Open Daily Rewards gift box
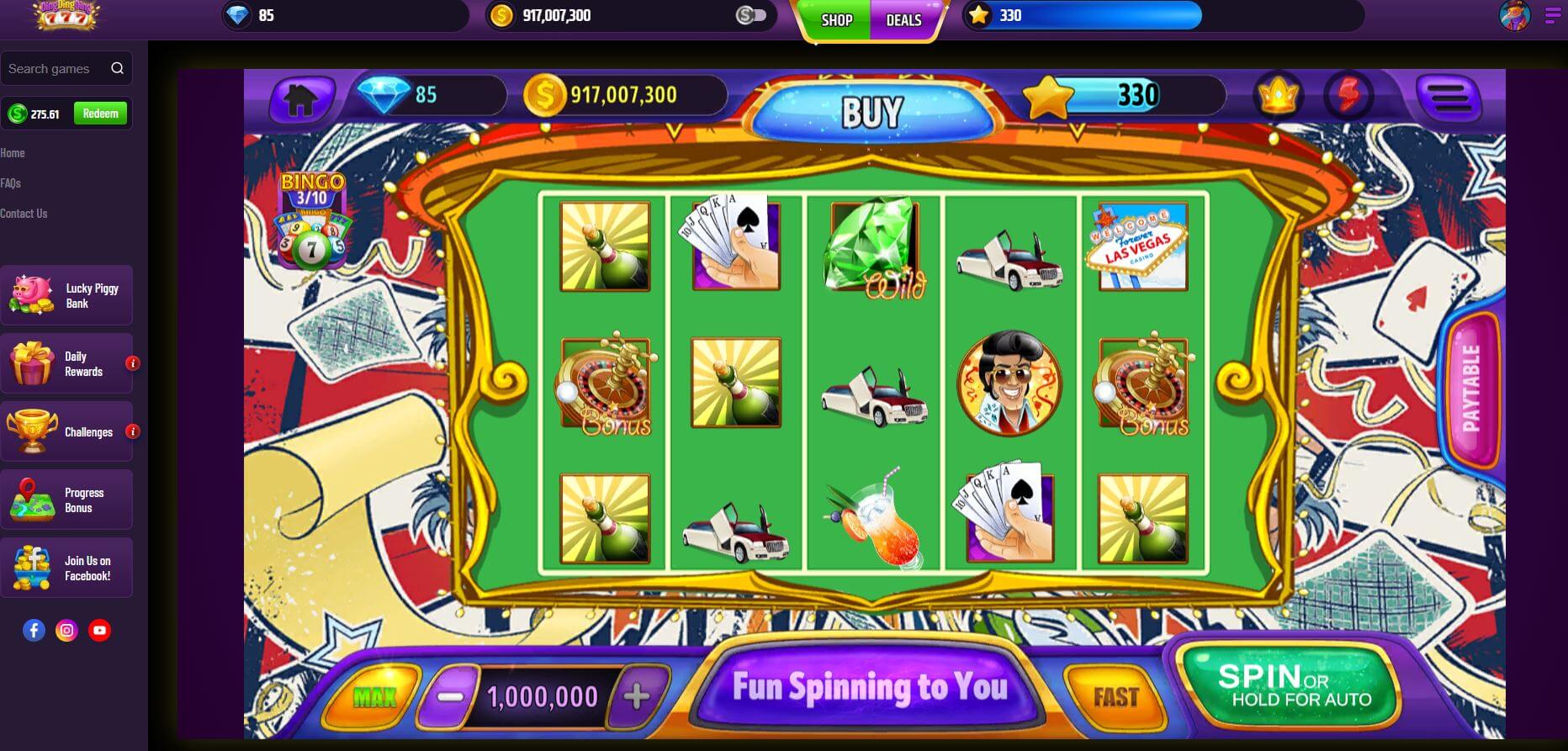The width and height of the screenshot is (1568, 751). [67, 363]
